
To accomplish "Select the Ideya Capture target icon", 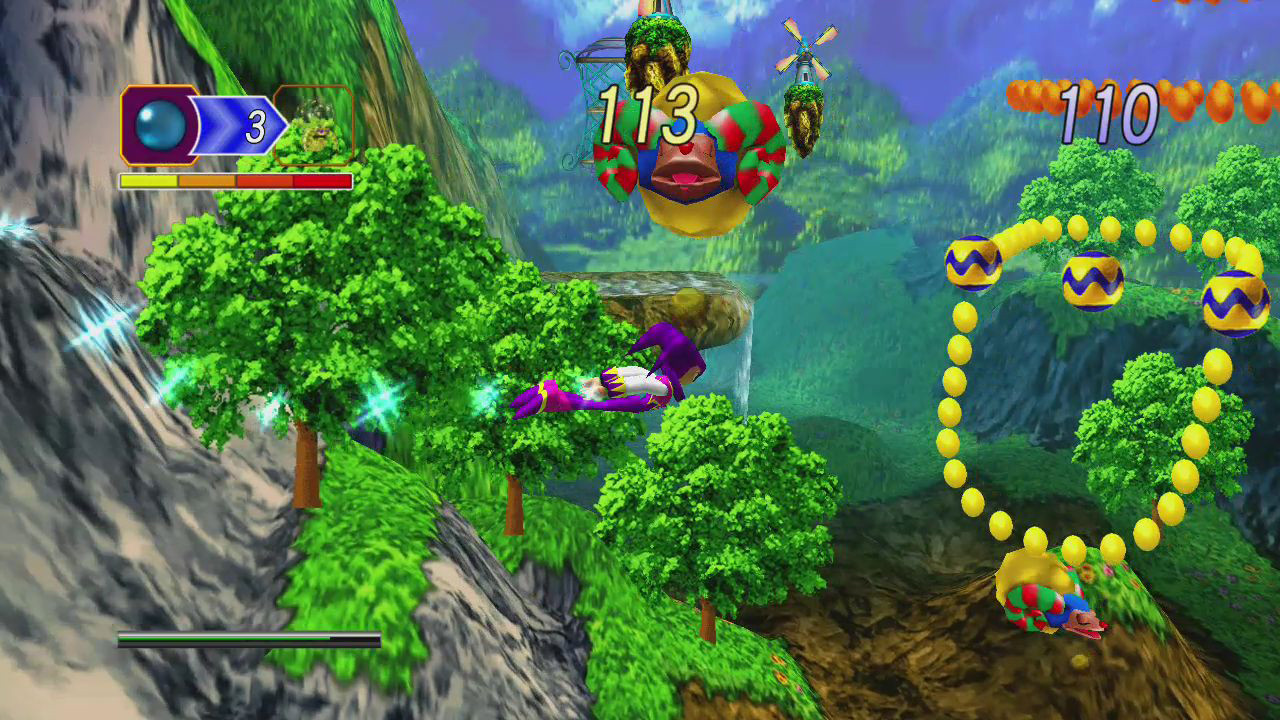I will (315, 126).
